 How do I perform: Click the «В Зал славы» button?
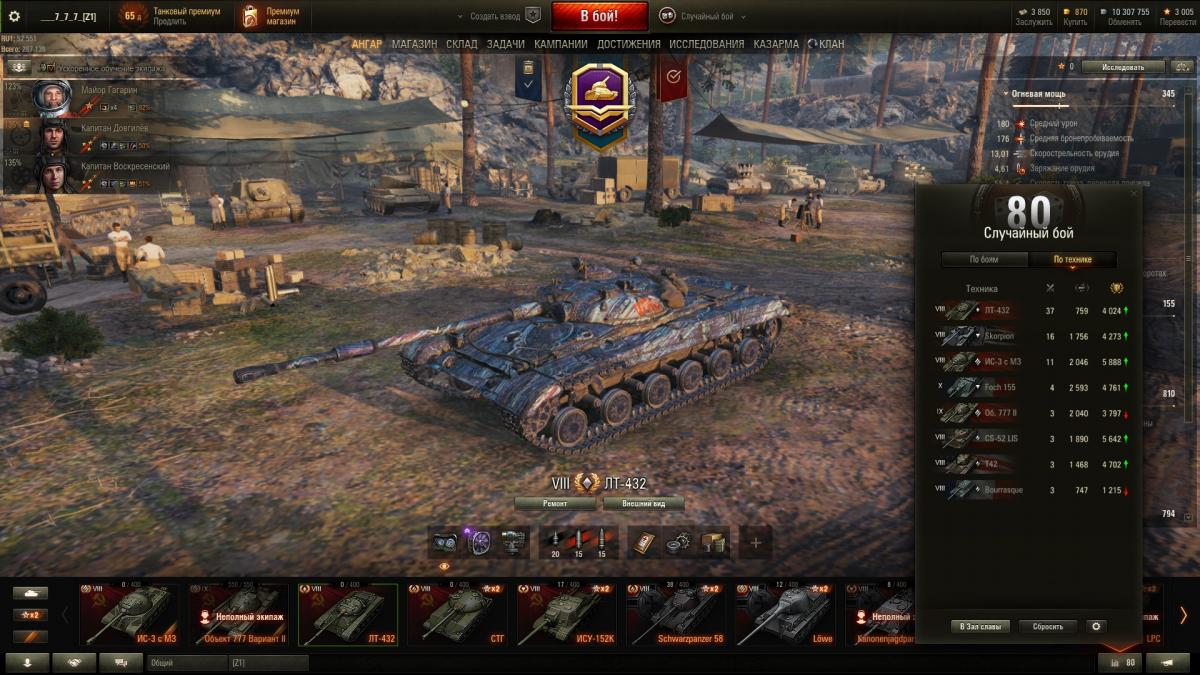point(980,627)
